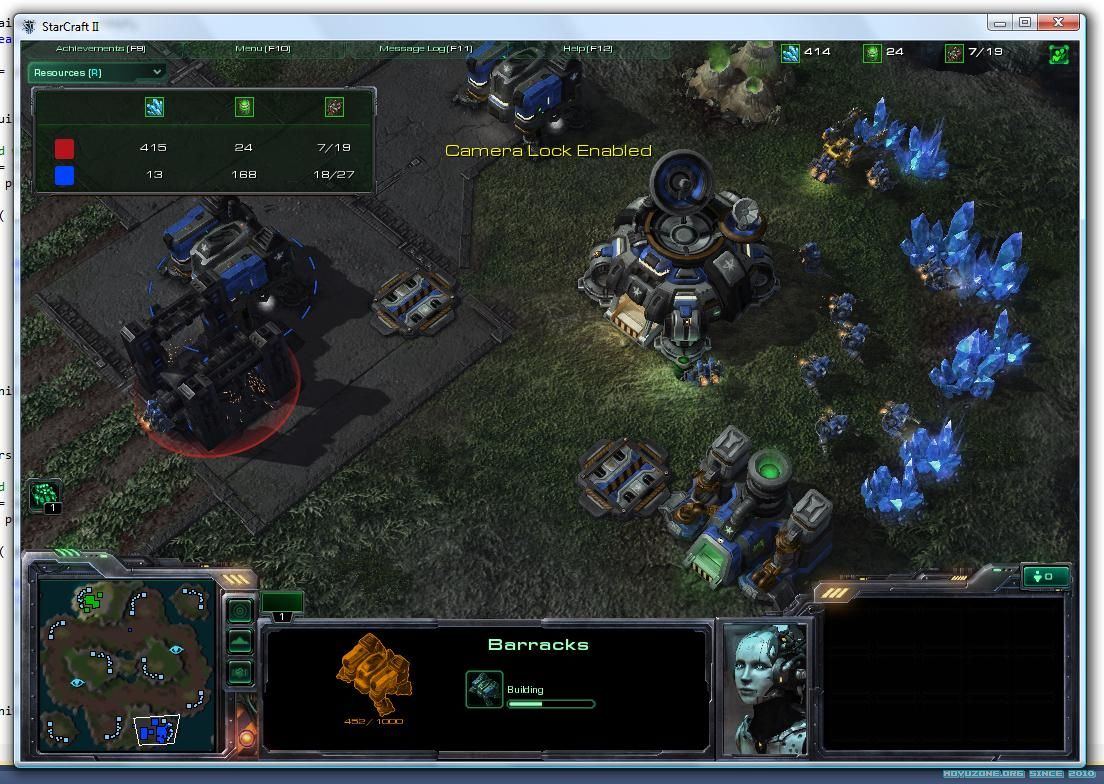Open the Achievements (F9) panel

point(100,48)
